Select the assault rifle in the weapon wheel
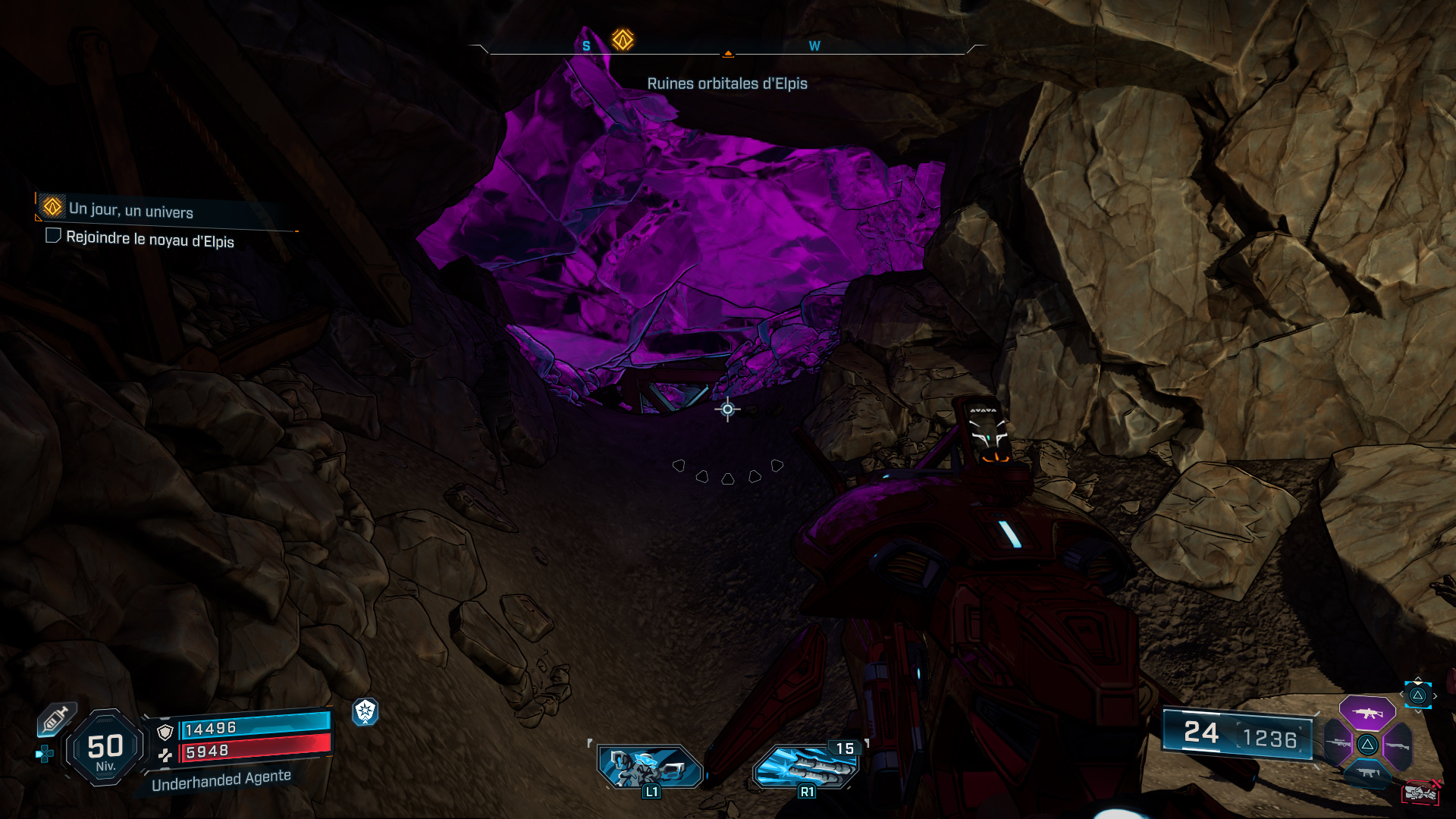The width and height of the screenshot is (1456, 819). click(1367, 713)
